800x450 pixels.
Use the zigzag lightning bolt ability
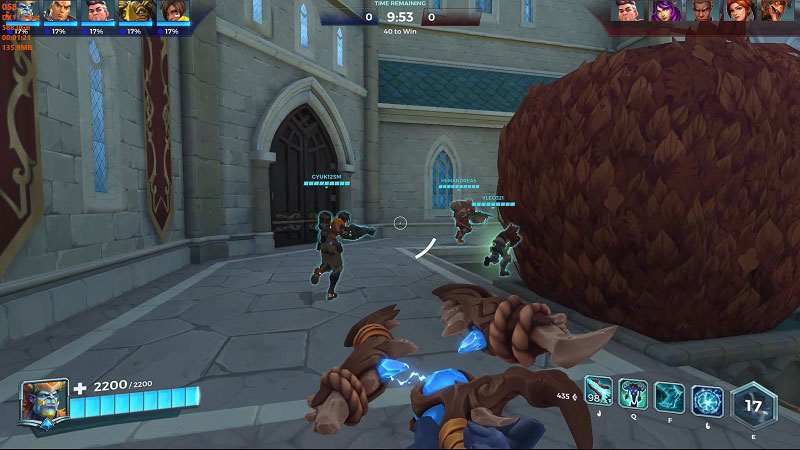(x=670, y=398)
